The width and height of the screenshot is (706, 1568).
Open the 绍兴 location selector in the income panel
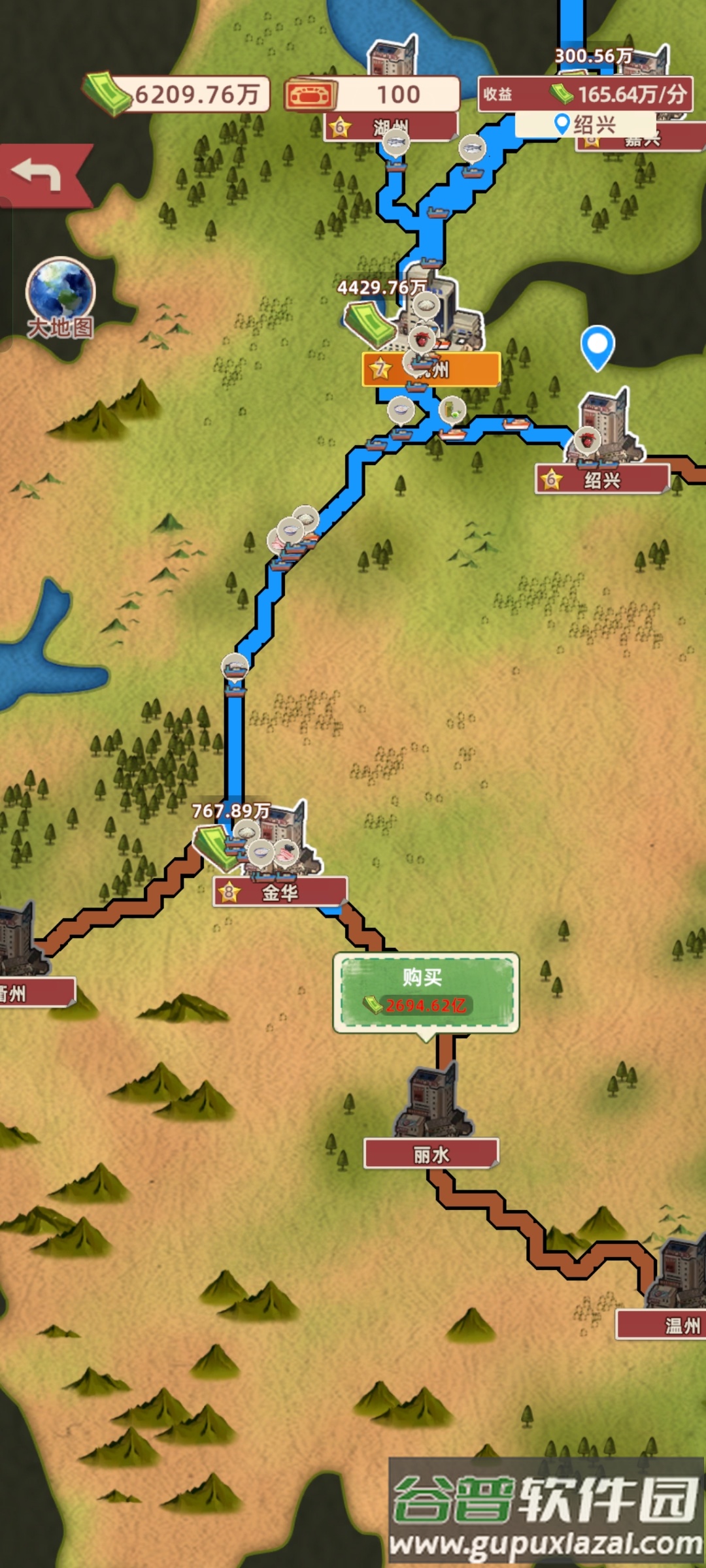[585, 124]
